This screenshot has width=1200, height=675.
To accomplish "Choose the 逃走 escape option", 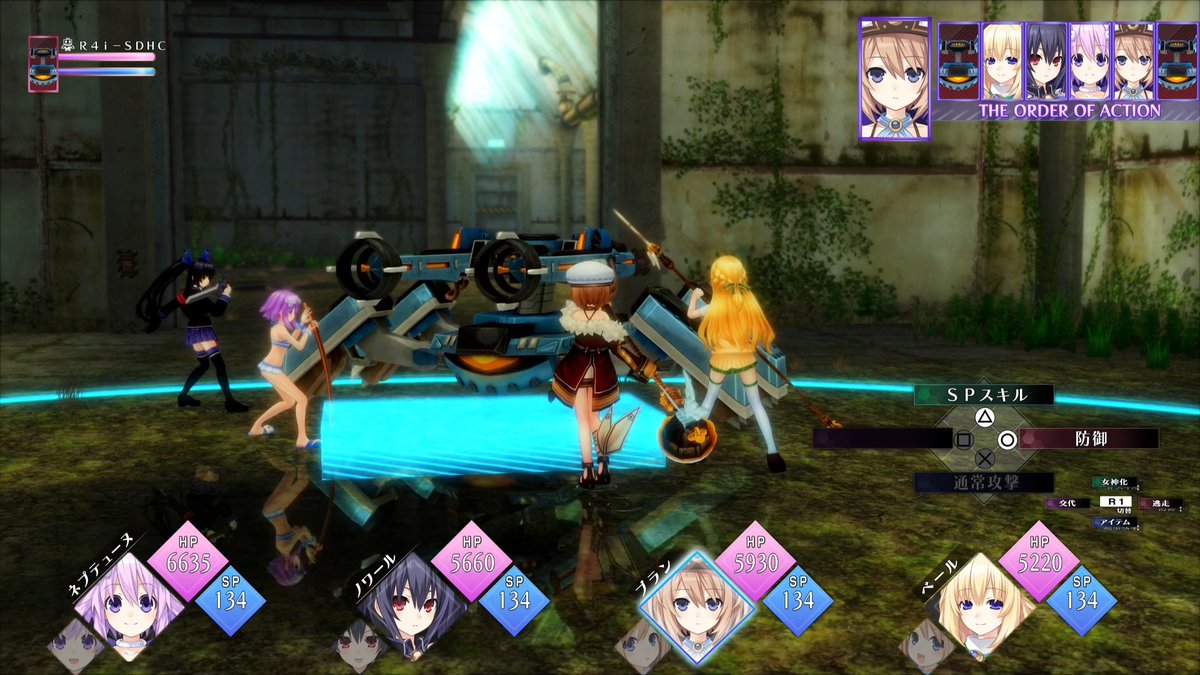I will pos(1161,503).
